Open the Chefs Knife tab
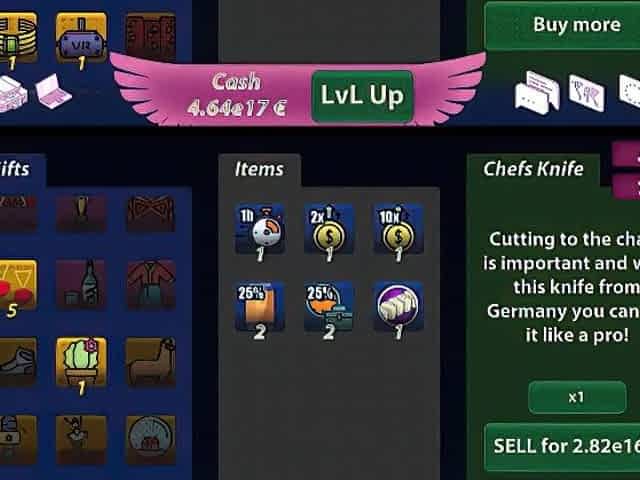The width and height of the screenshot is (640, 480). tap(533, 169)
